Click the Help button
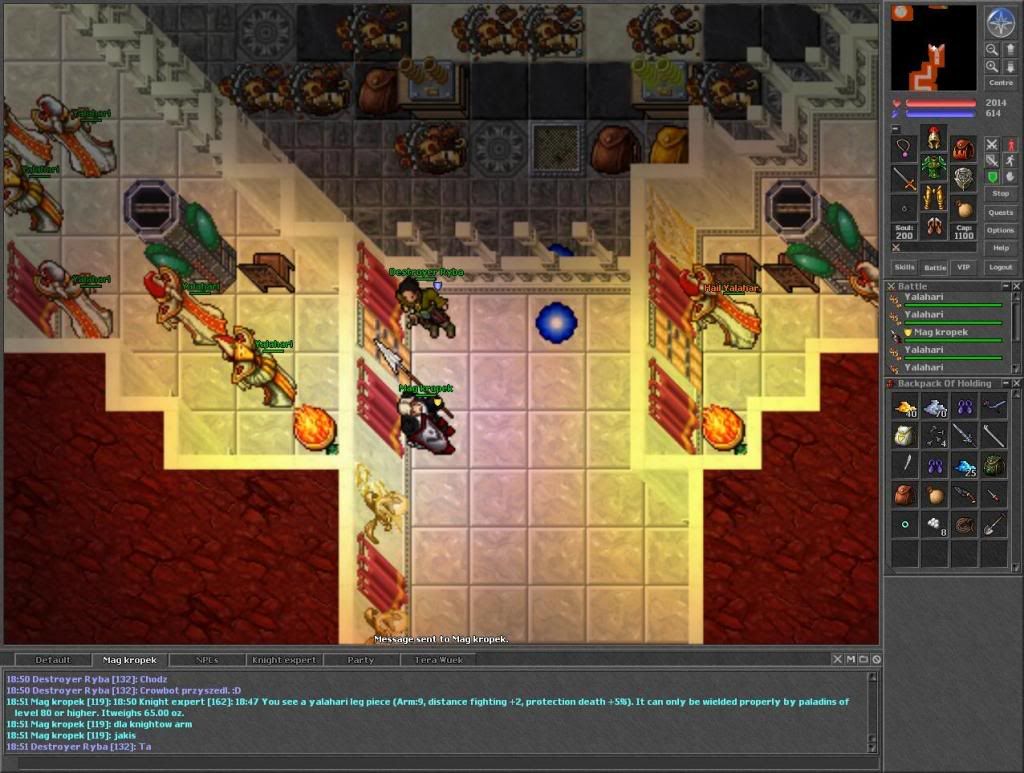 point(1000,248)
